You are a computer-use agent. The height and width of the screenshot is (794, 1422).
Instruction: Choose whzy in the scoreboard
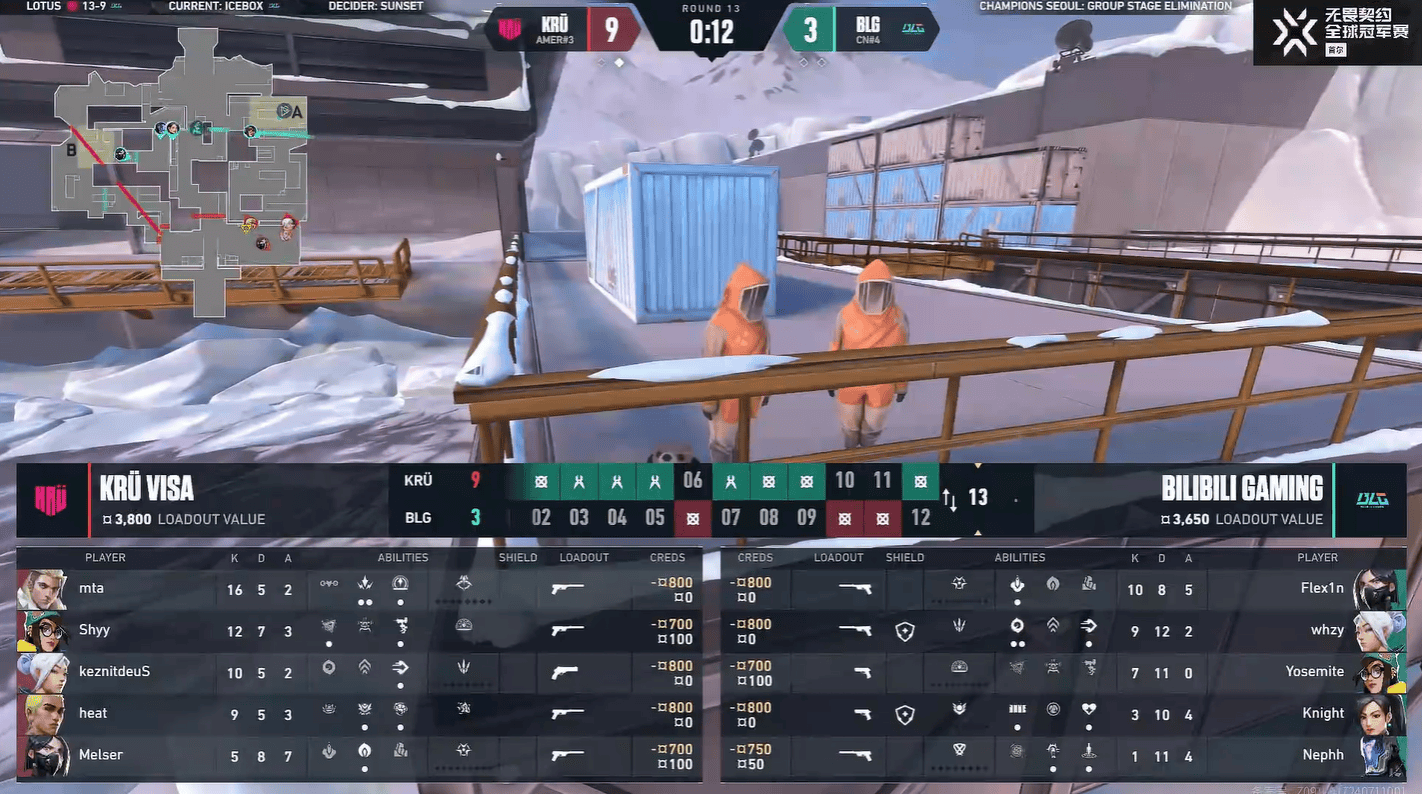[x=1062, y=631]
